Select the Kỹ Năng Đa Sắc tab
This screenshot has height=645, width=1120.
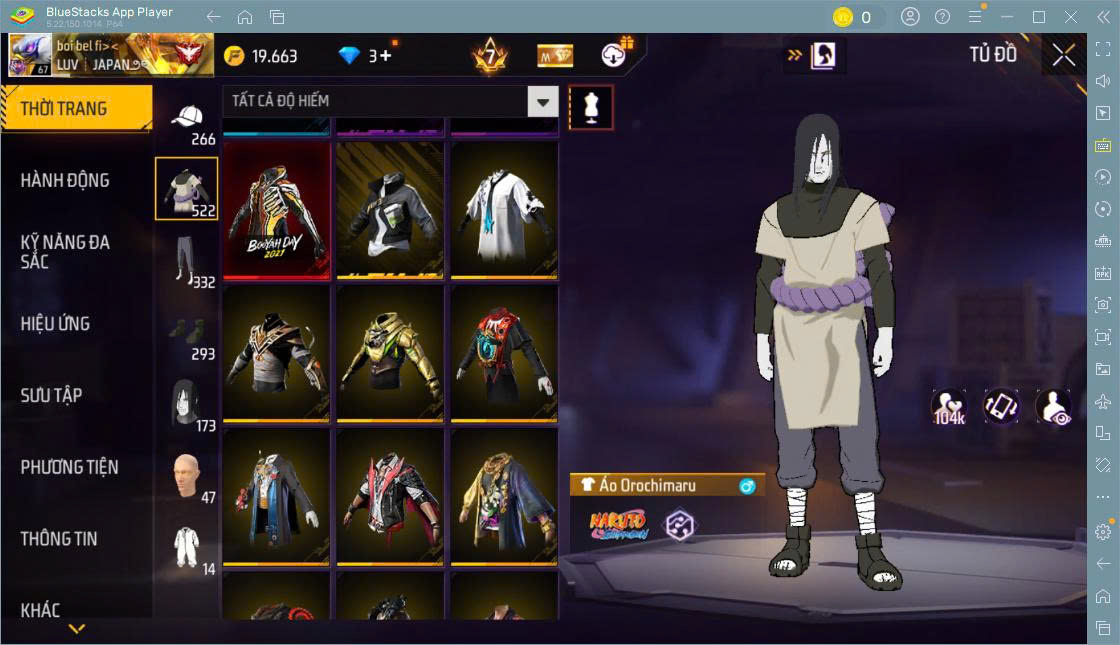point(65,252)
